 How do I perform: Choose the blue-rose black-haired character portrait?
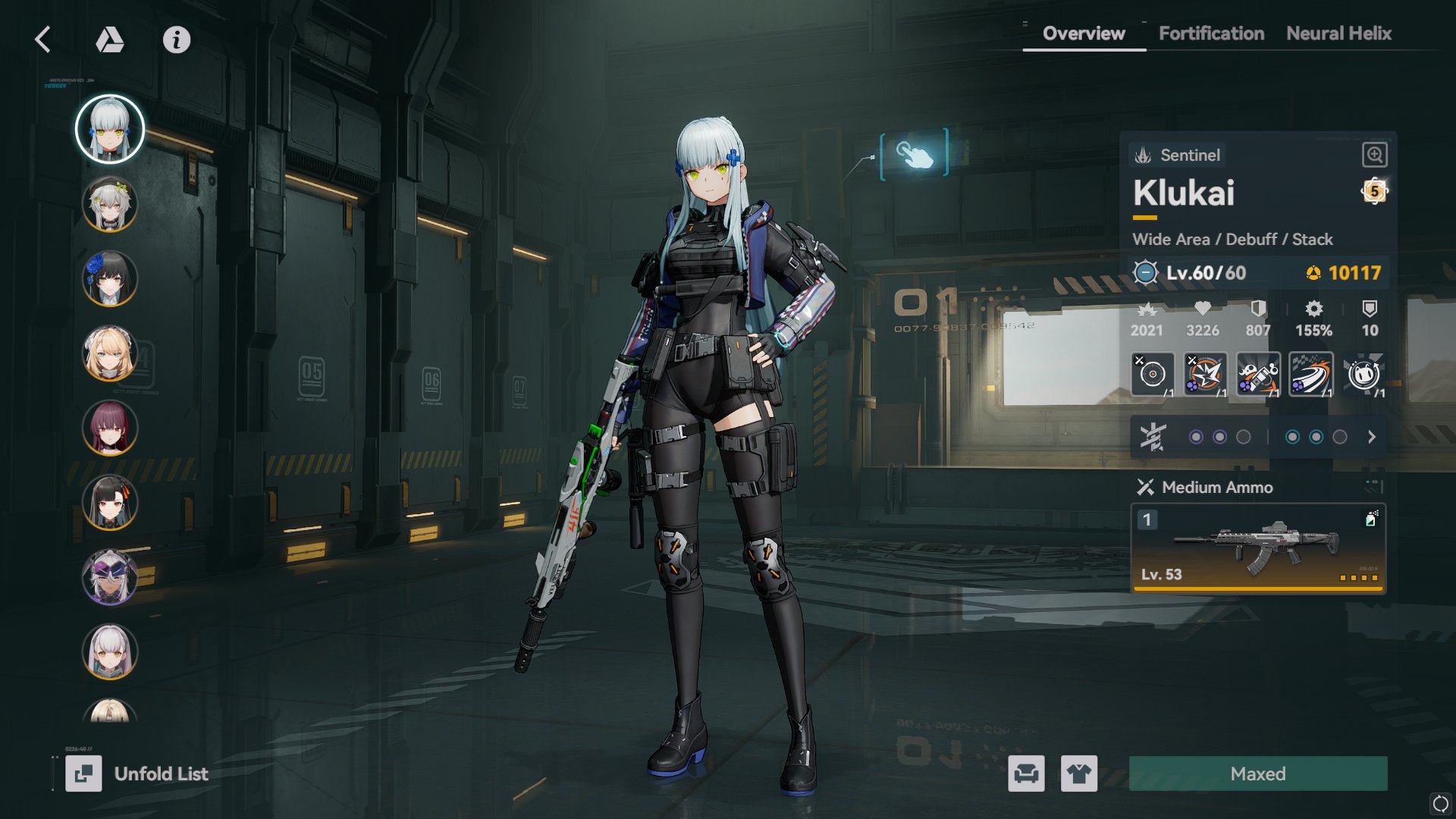coord(110,279)
